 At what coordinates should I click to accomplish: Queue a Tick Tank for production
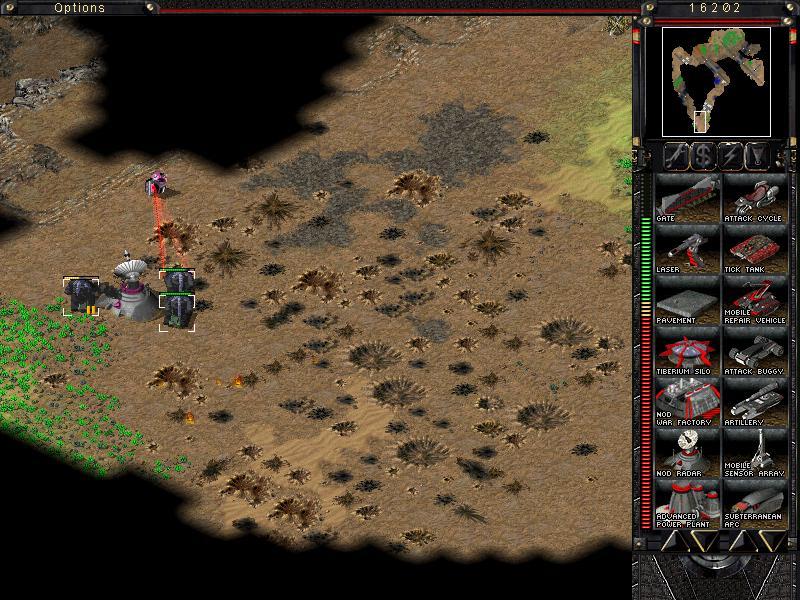click(x=755, y=250)
